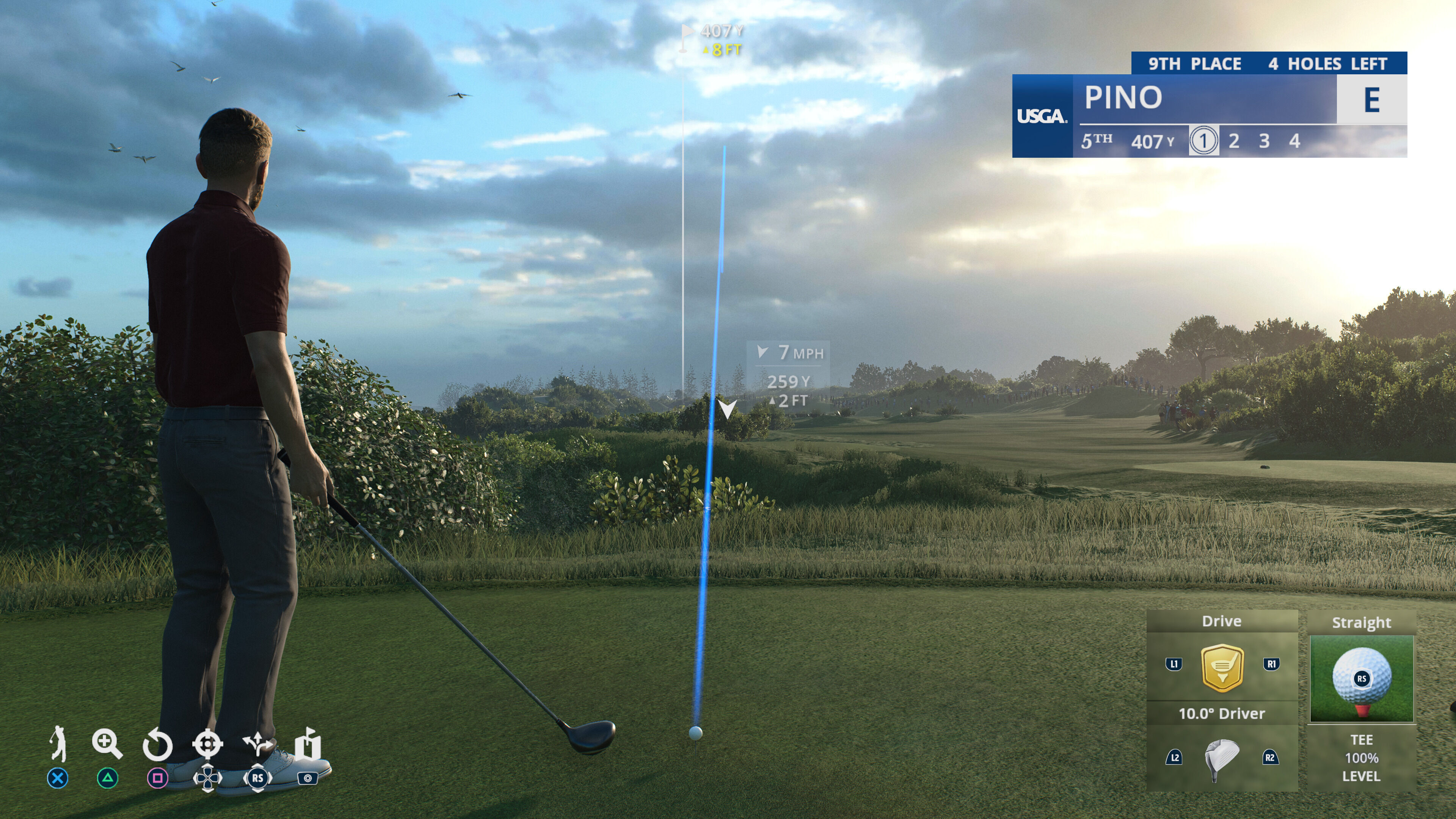1456x819 pixels.
Task: Choose the crosshair aim icon
Action: coord(207,744)
